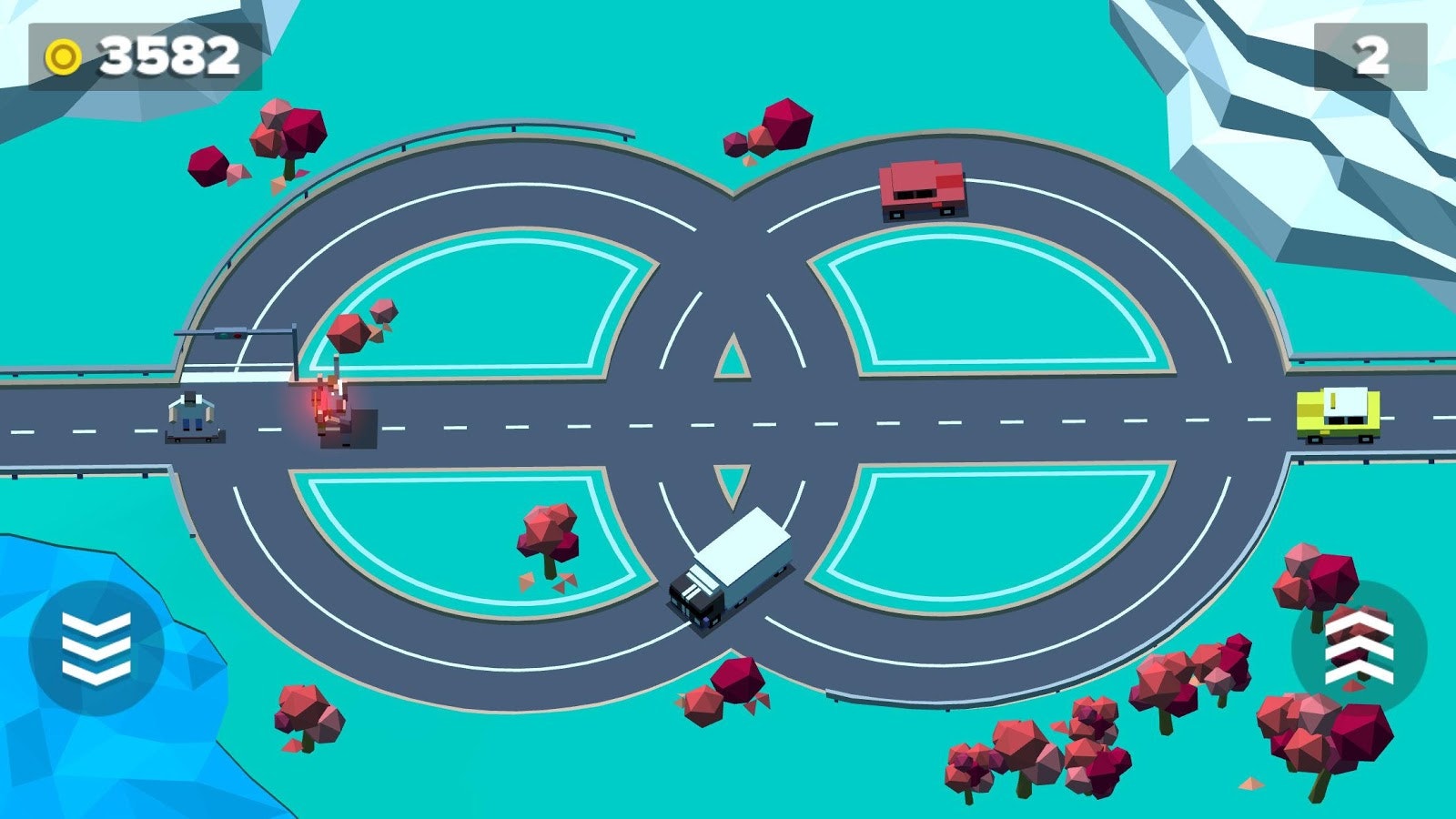Toggle the green traffic signal light

(223, 336)
